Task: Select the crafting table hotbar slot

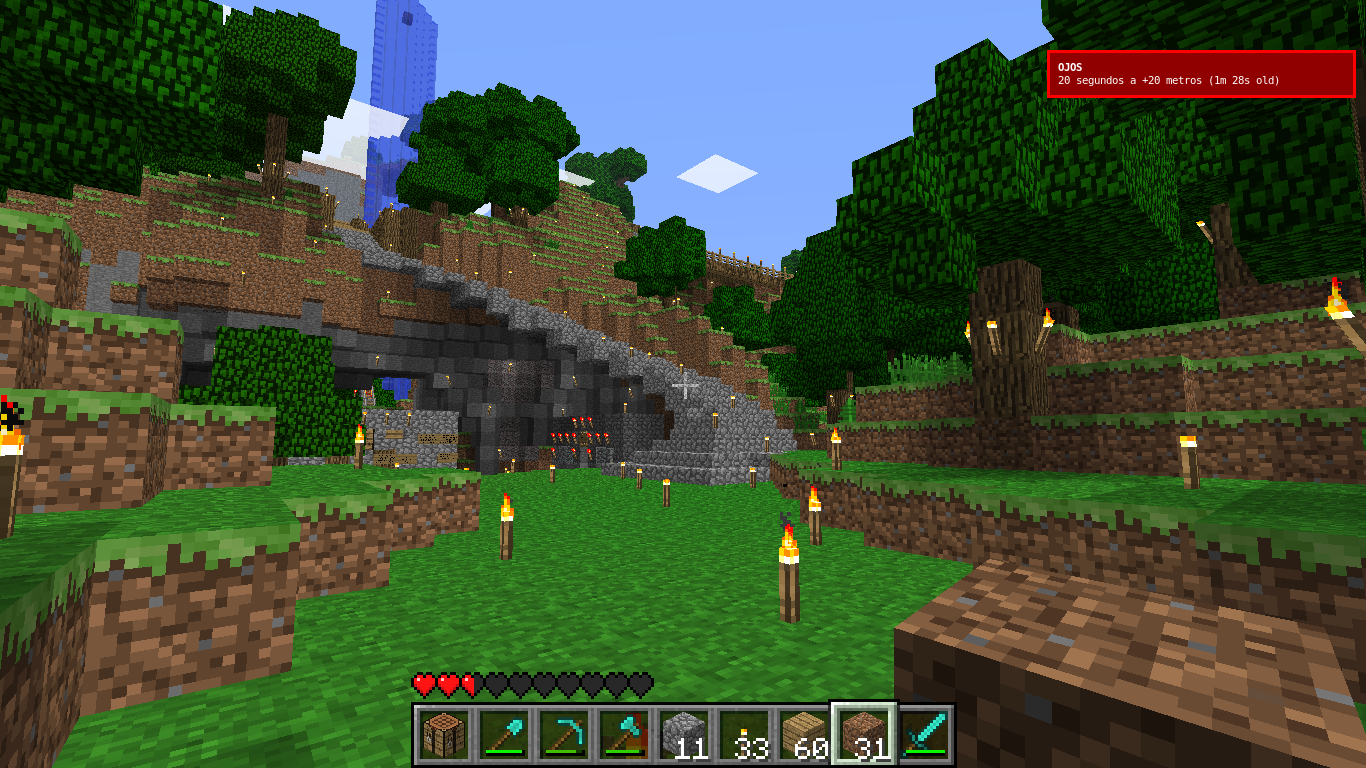Action: pos(443,735)
